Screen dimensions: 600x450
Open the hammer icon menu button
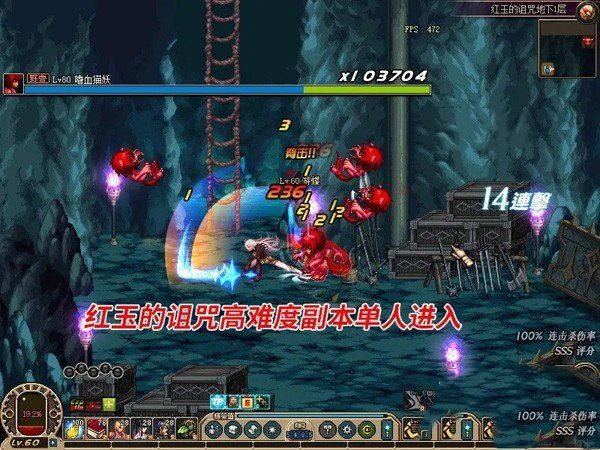click(x=328, y=431)
